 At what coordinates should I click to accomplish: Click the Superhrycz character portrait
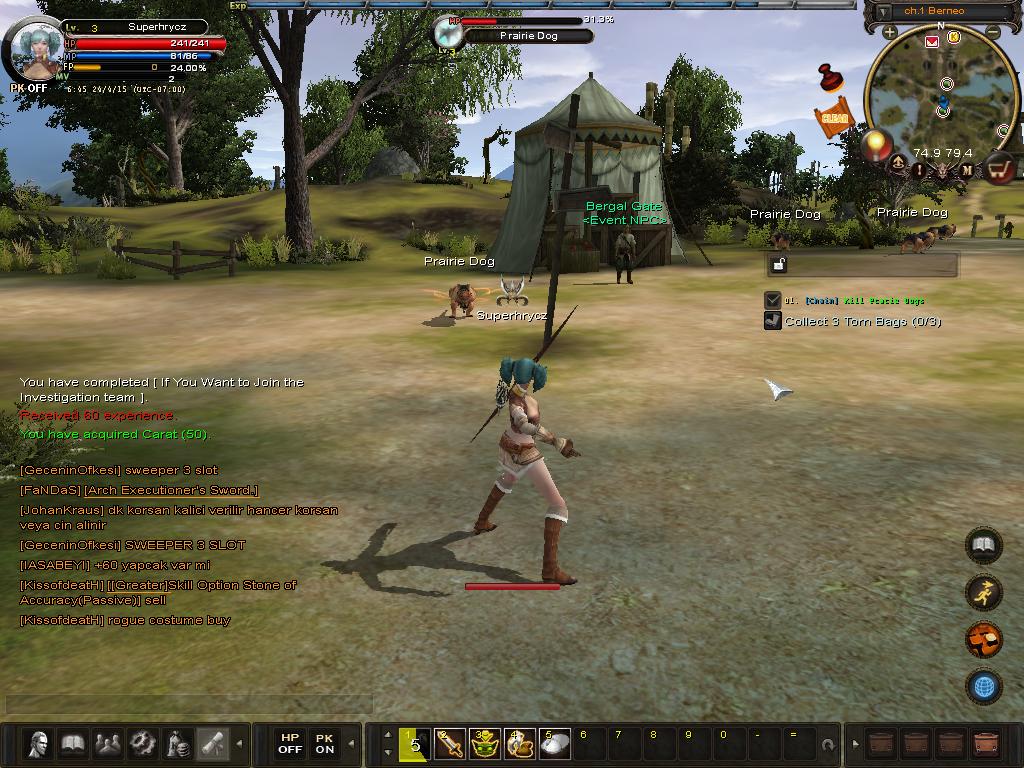(x=37, y=50)
